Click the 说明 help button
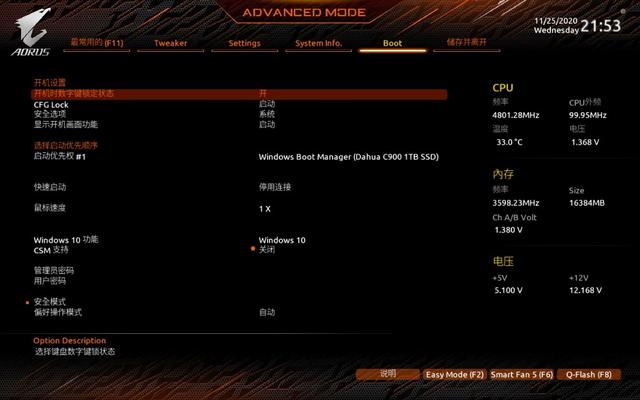This screenshot has width=640, height=400. [388, 374]
